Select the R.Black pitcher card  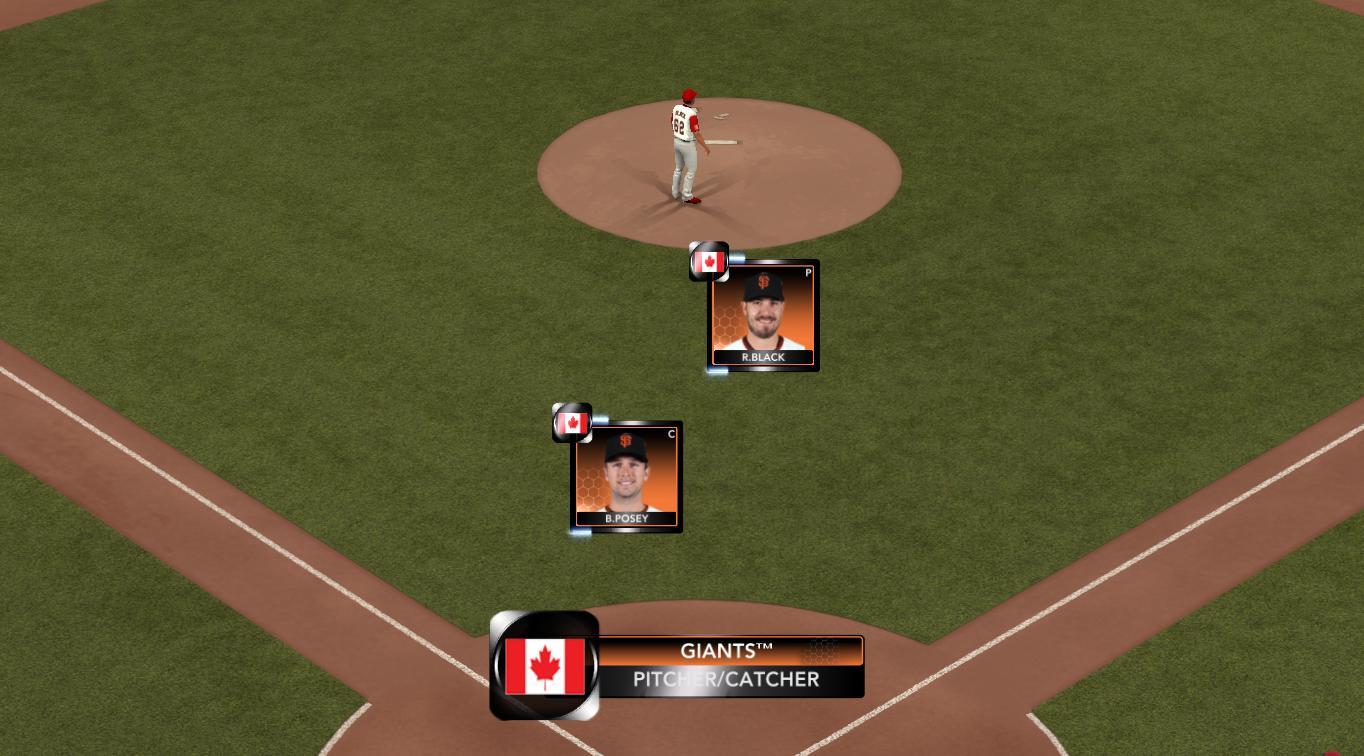pyautogui.click(x=763, y=316)
